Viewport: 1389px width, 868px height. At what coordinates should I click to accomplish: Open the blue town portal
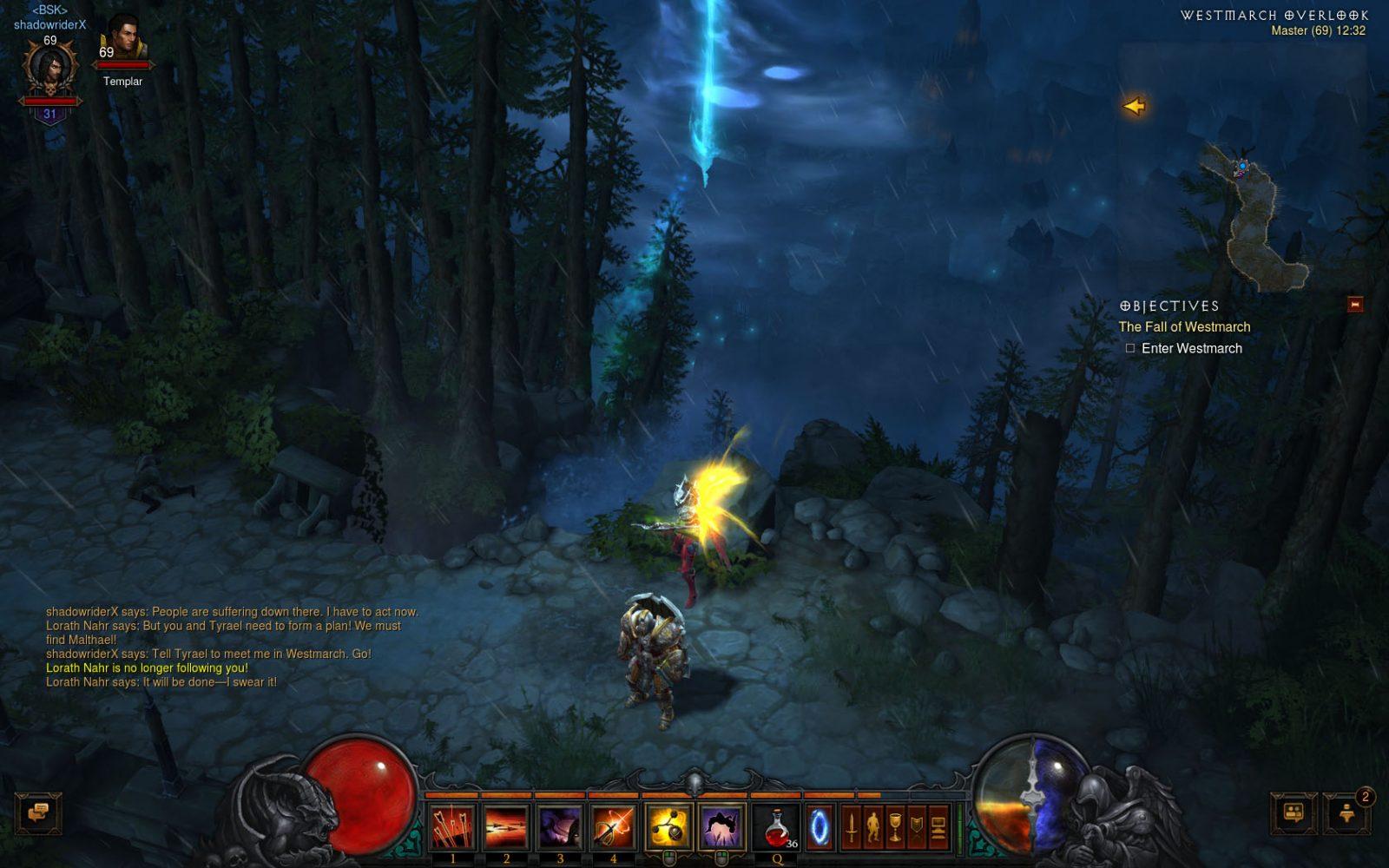tap(819, 826)
